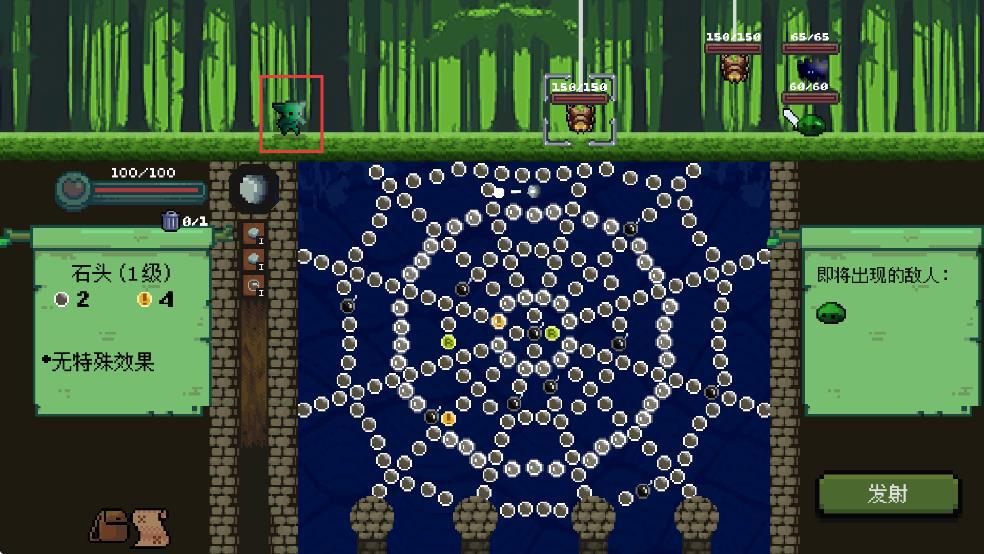Screen dimensions: 984x554
Task: Click the 发射 launch button
Action: [x=885, y=493]
